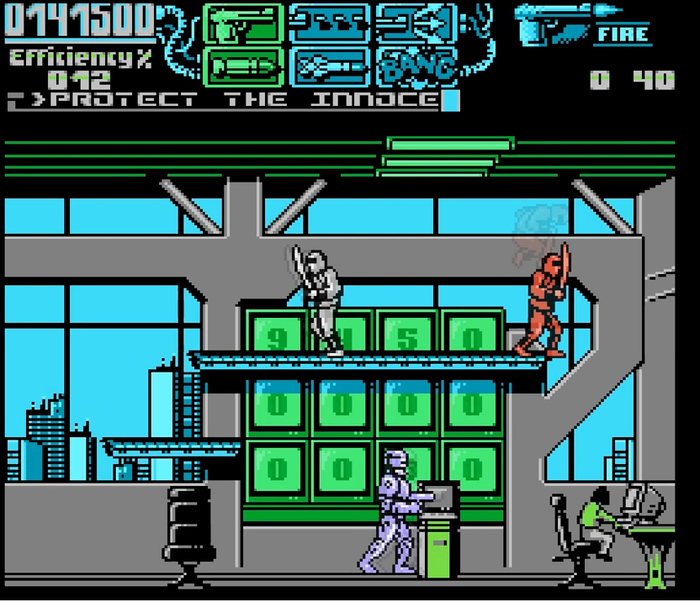700x602 pixels.
Task: Click the Protect the Innocent directive ticker
Action: pyautogui.click(x=232, y=99)
